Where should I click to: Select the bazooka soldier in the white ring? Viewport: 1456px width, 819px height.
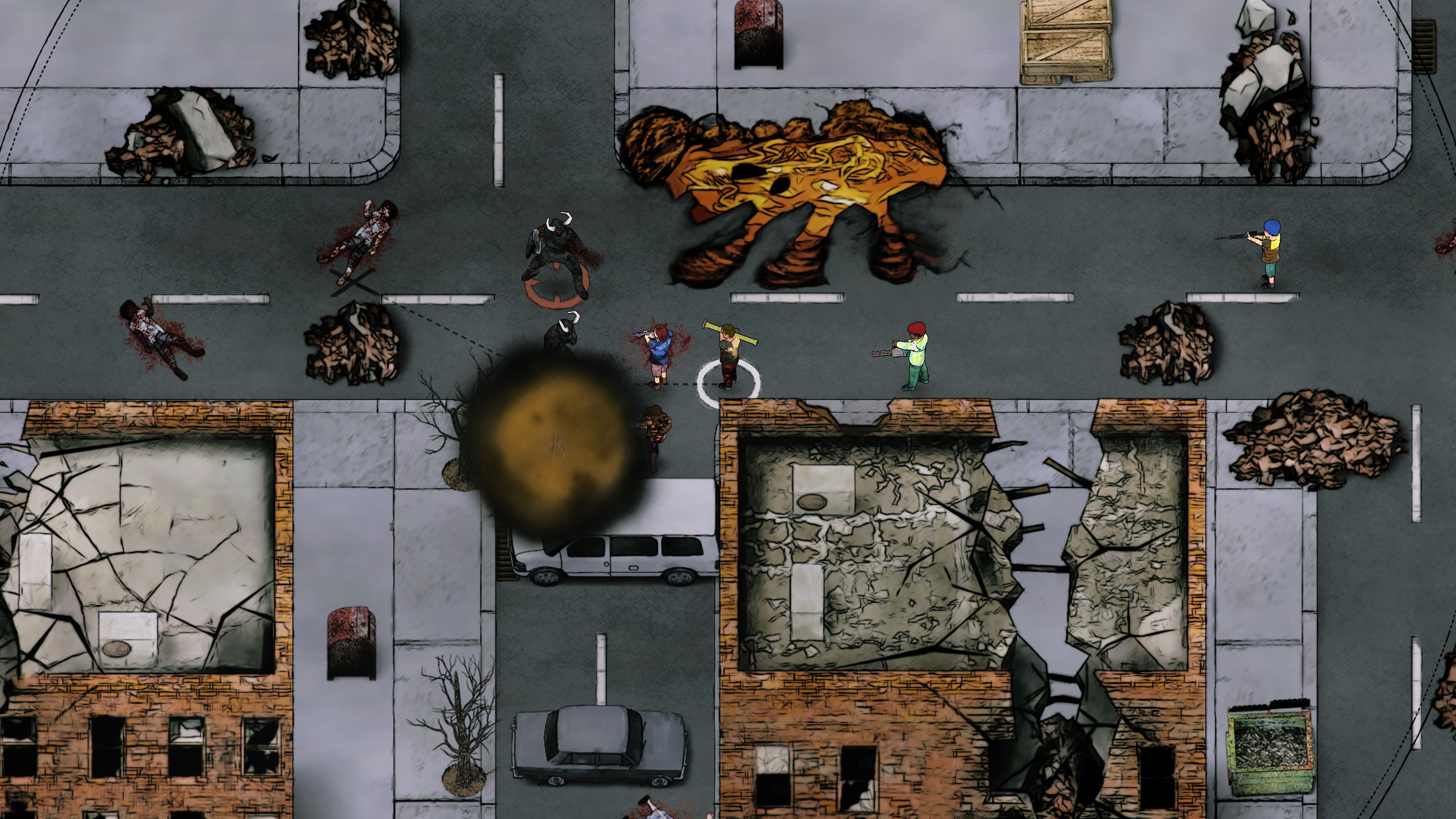[728, 356]
